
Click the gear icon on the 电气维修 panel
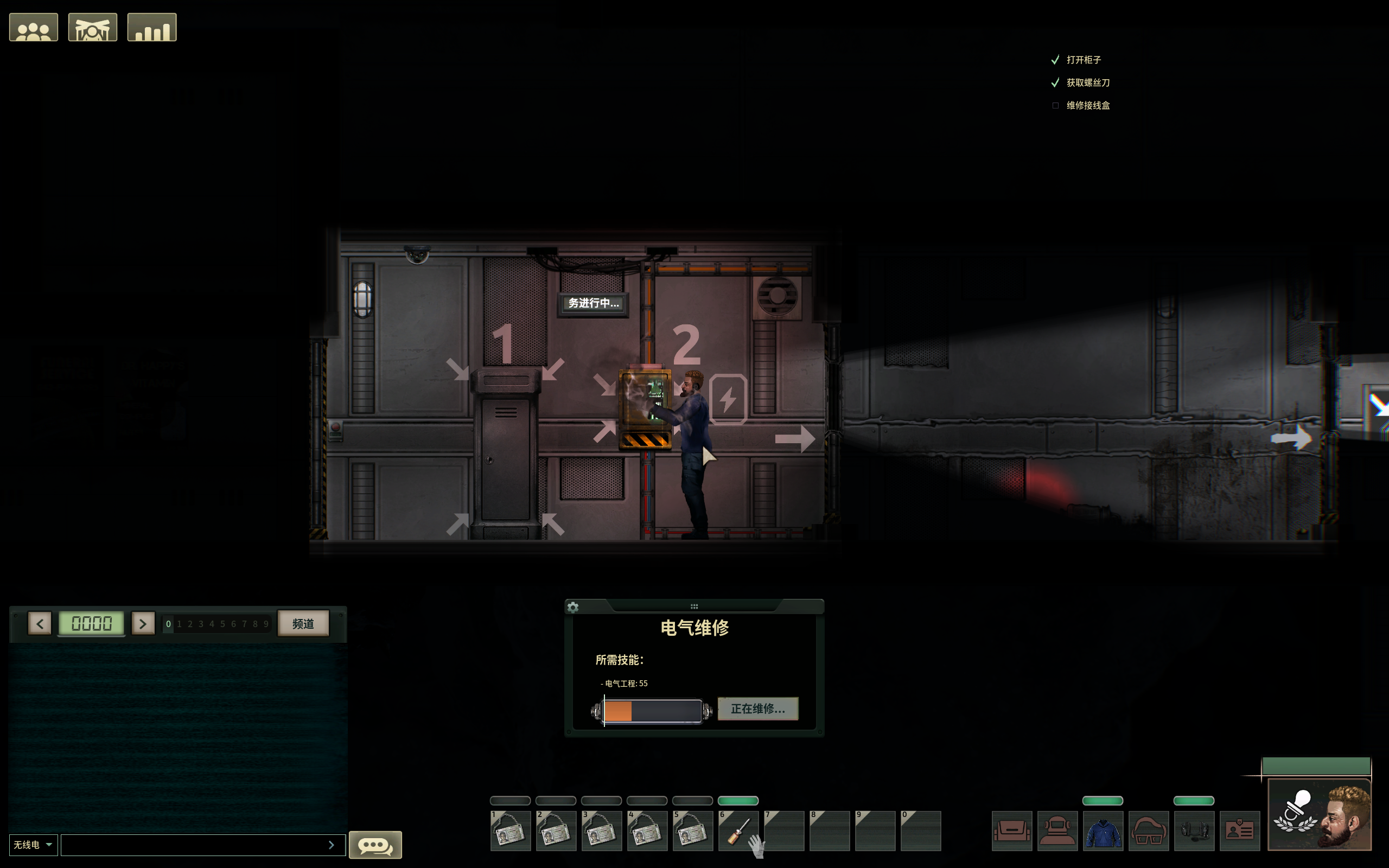574,607
